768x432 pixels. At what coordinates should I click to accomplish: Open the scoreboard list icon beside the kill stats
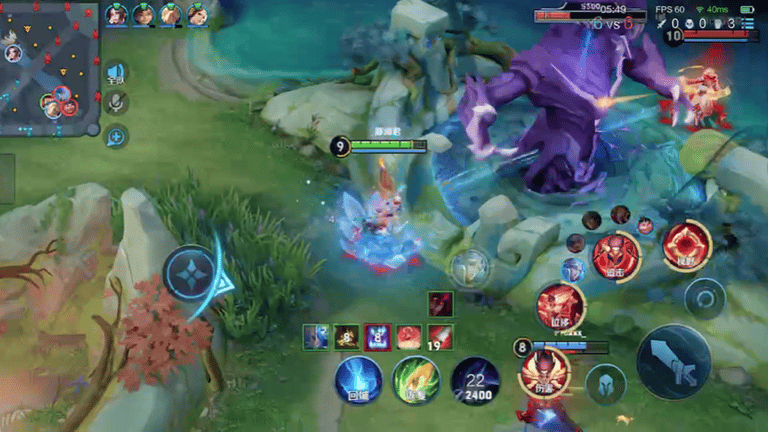[749, 23]
